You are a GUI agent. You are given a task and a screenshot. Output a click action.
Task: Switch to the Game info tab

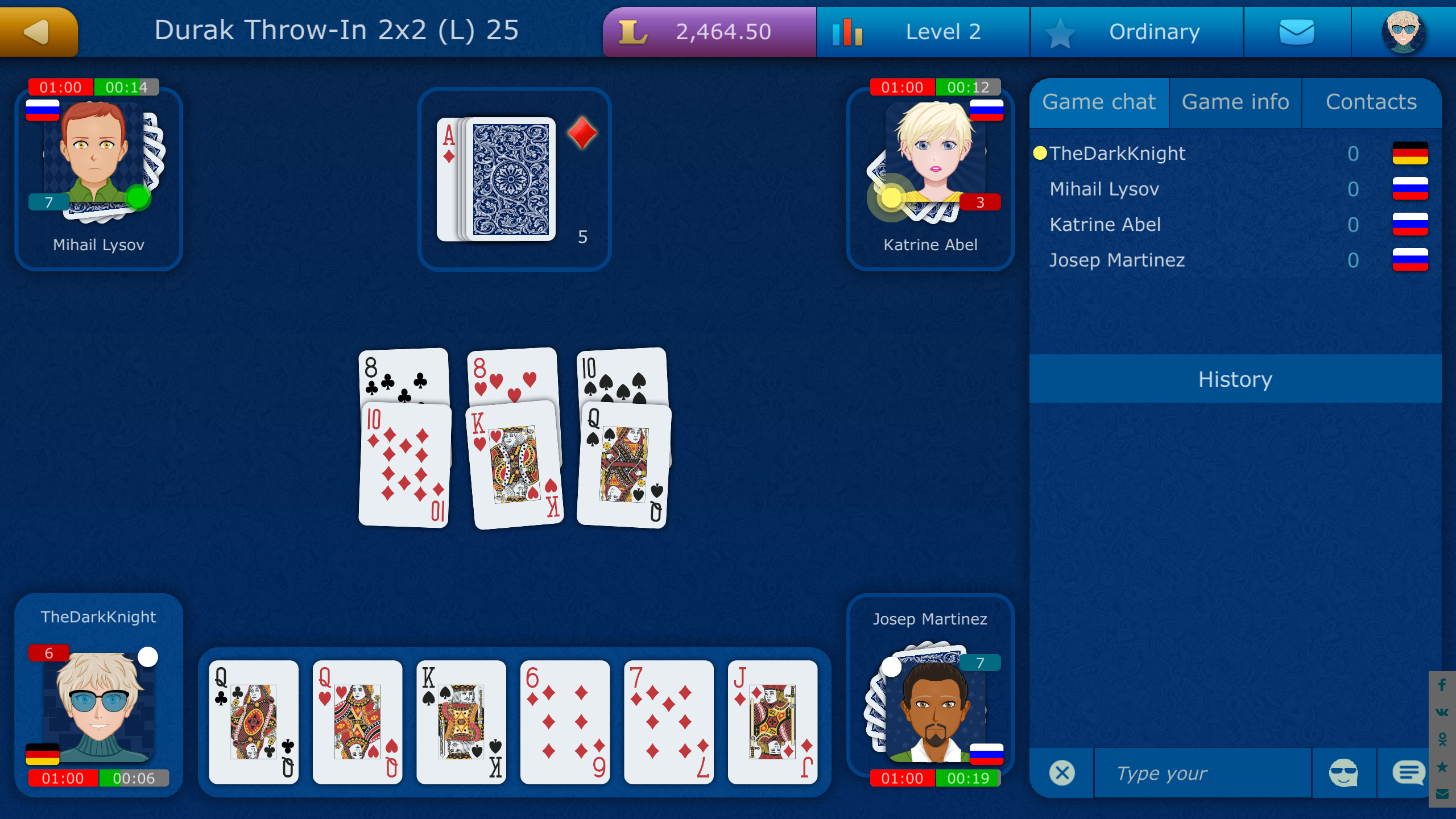pyautogui.click(x=1235, y=102)
